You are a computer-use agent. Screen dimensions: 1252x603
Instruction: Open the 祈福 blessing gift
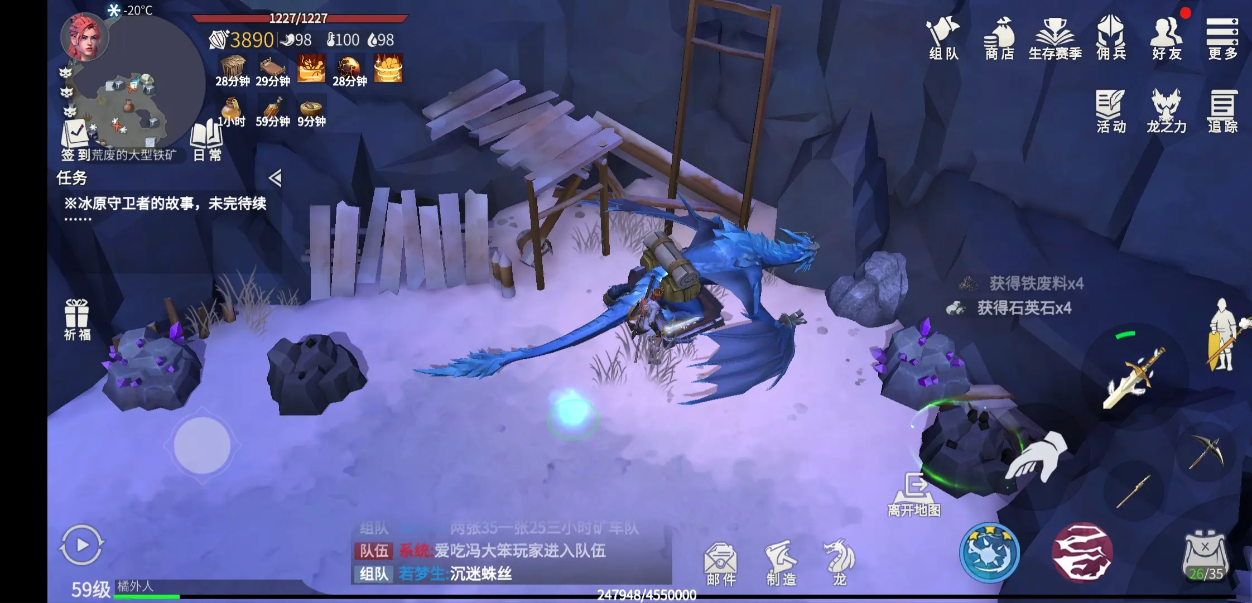[77, 318]
